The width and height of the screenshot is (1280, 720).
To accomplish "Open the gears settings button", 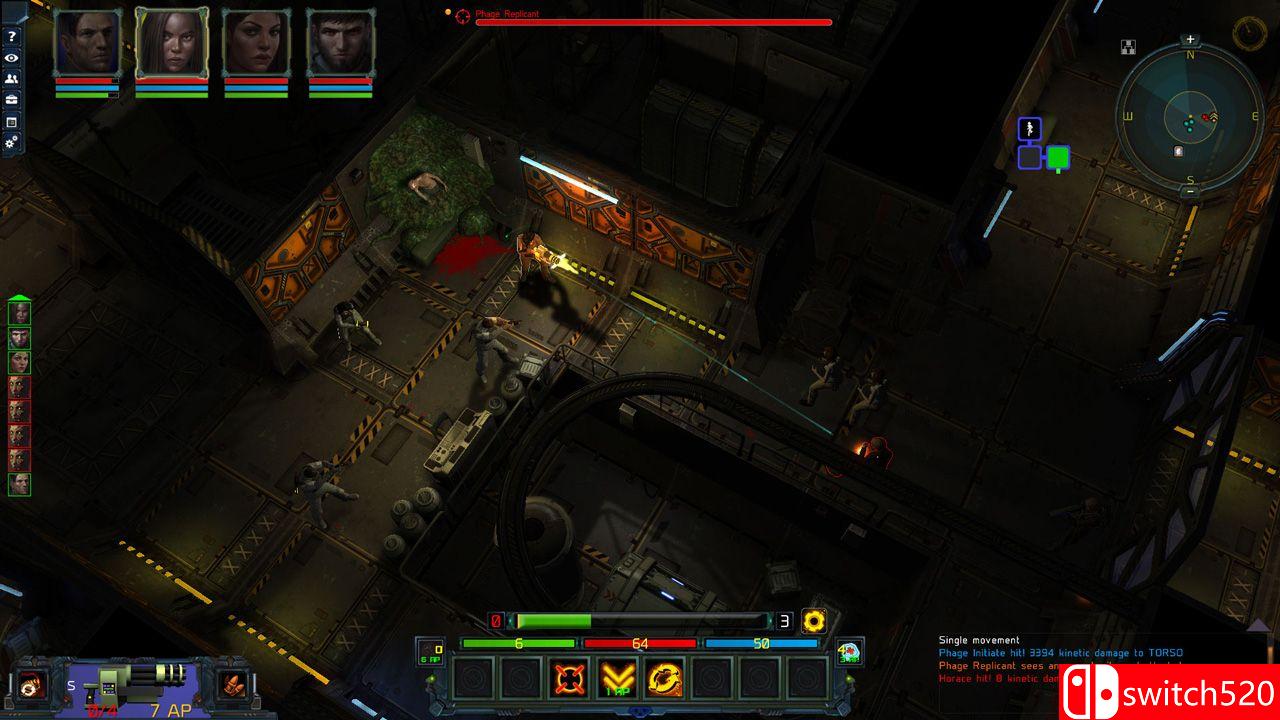I will (x=11, y=143).
